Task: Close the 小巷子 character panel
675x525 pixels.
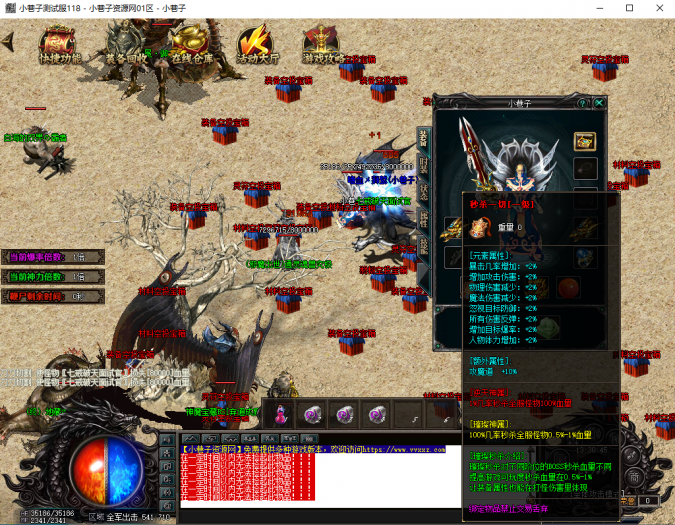Action: pyautogui.click(x=600, y=102)
